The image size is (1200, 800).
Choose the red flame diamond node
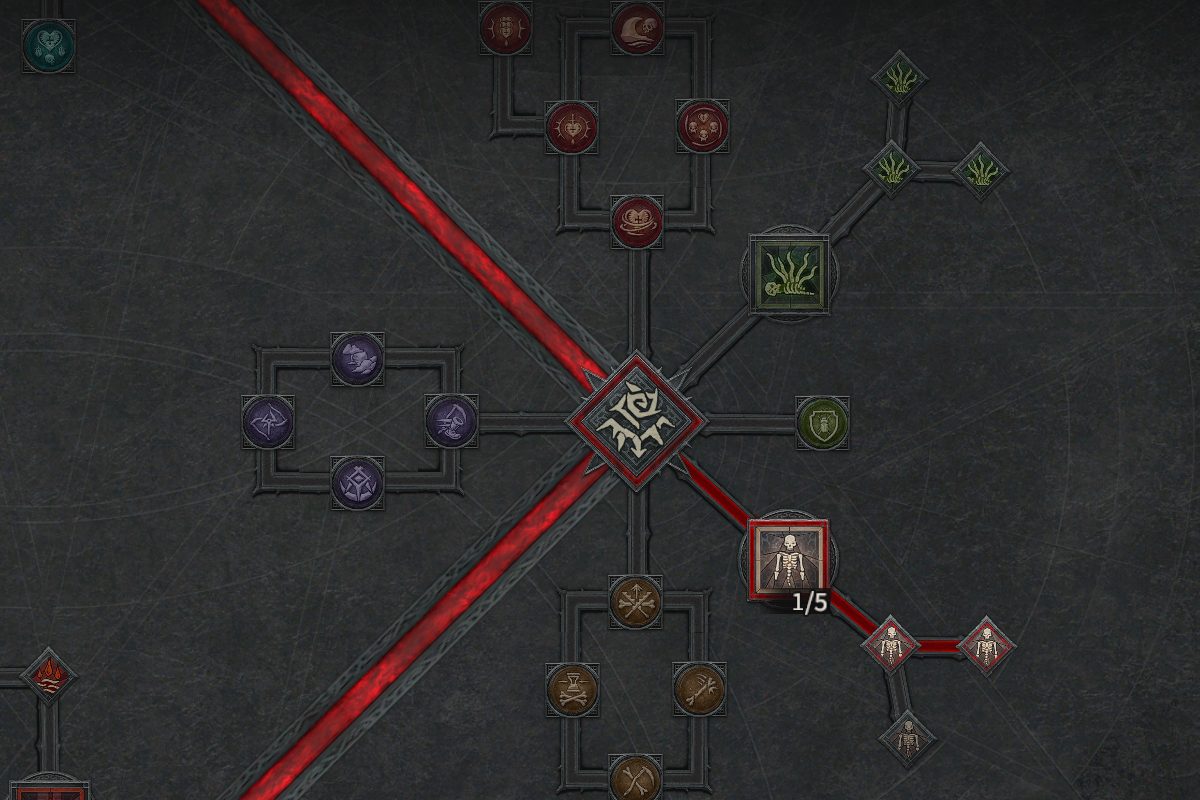point(48,676)
